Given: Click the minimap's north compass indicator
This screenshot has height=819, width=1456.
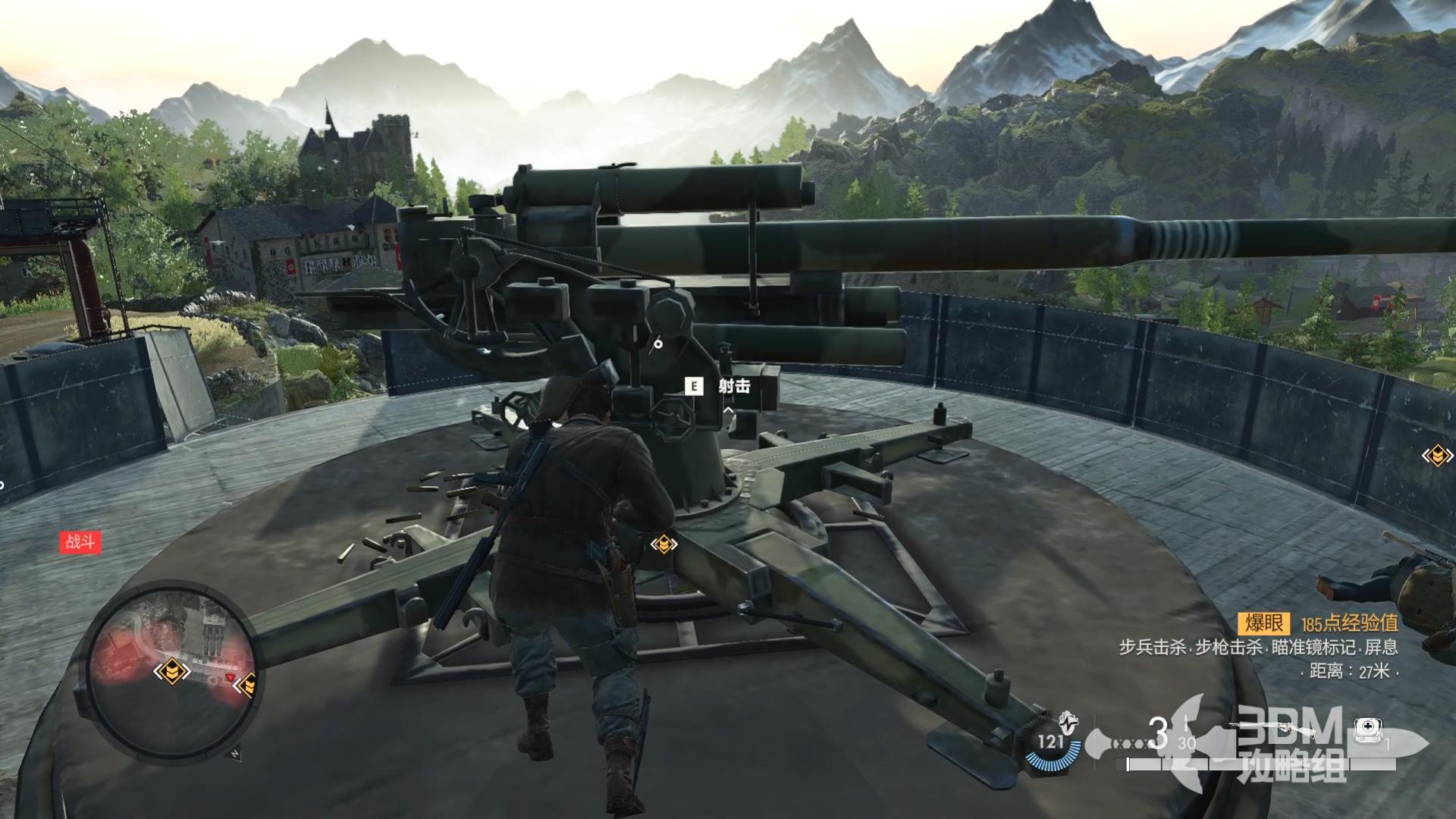Looking at the screenshot, I should [236, 754].
